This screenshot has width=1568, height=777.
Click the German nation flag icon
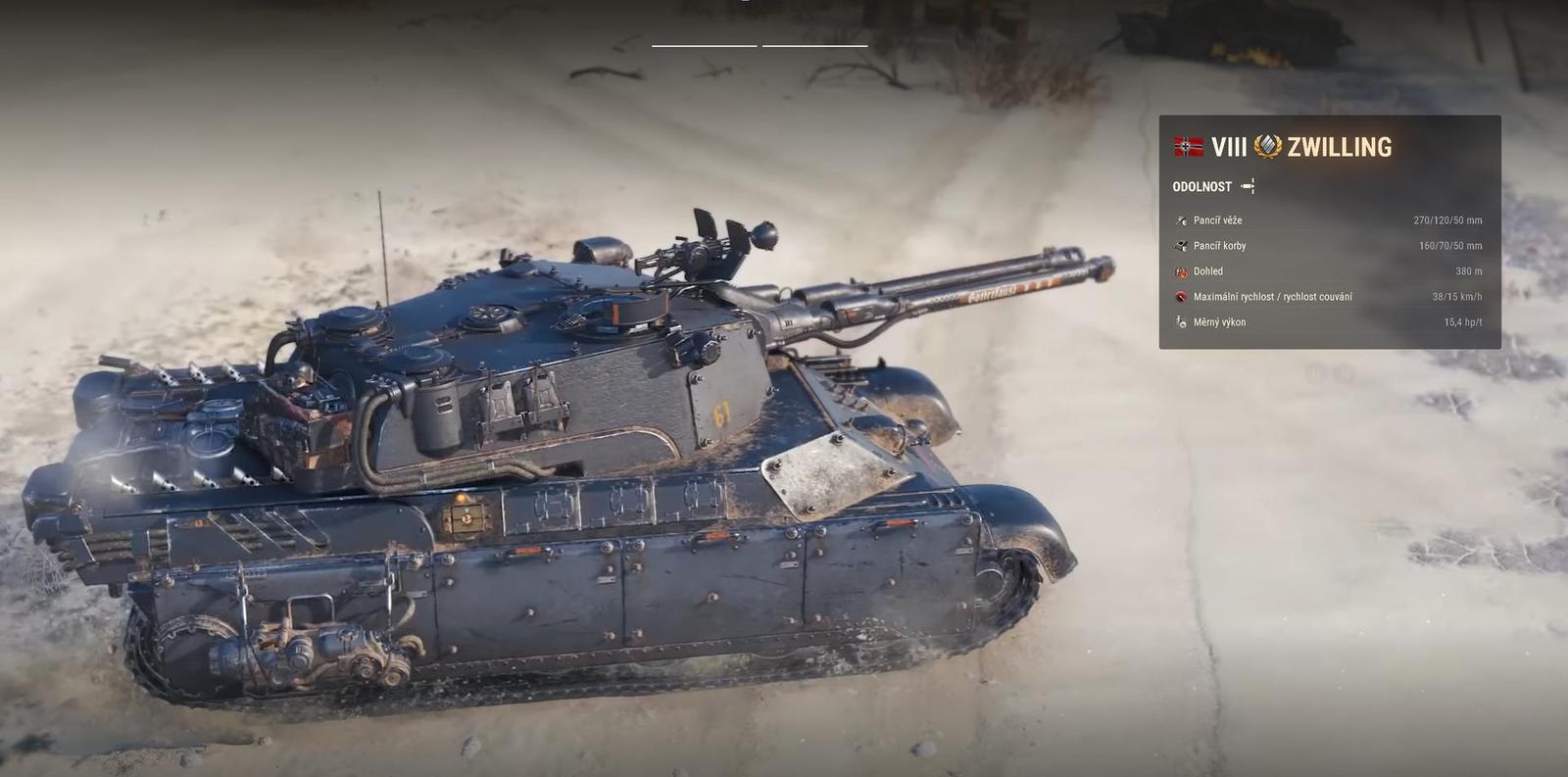(1189, 148)
